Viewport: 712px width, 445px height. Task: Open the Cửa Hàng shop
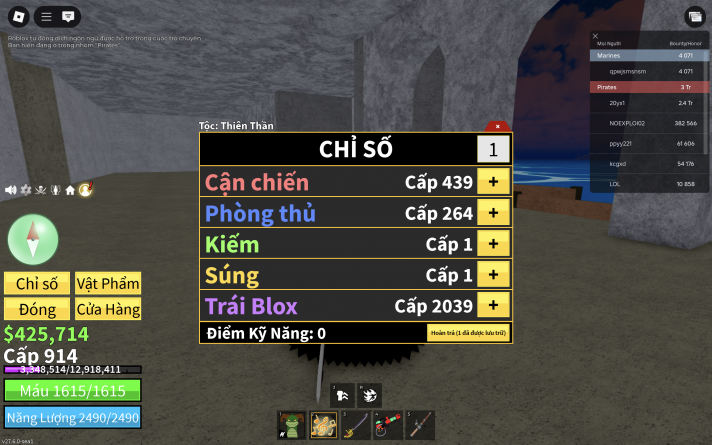tap(107, 309)
